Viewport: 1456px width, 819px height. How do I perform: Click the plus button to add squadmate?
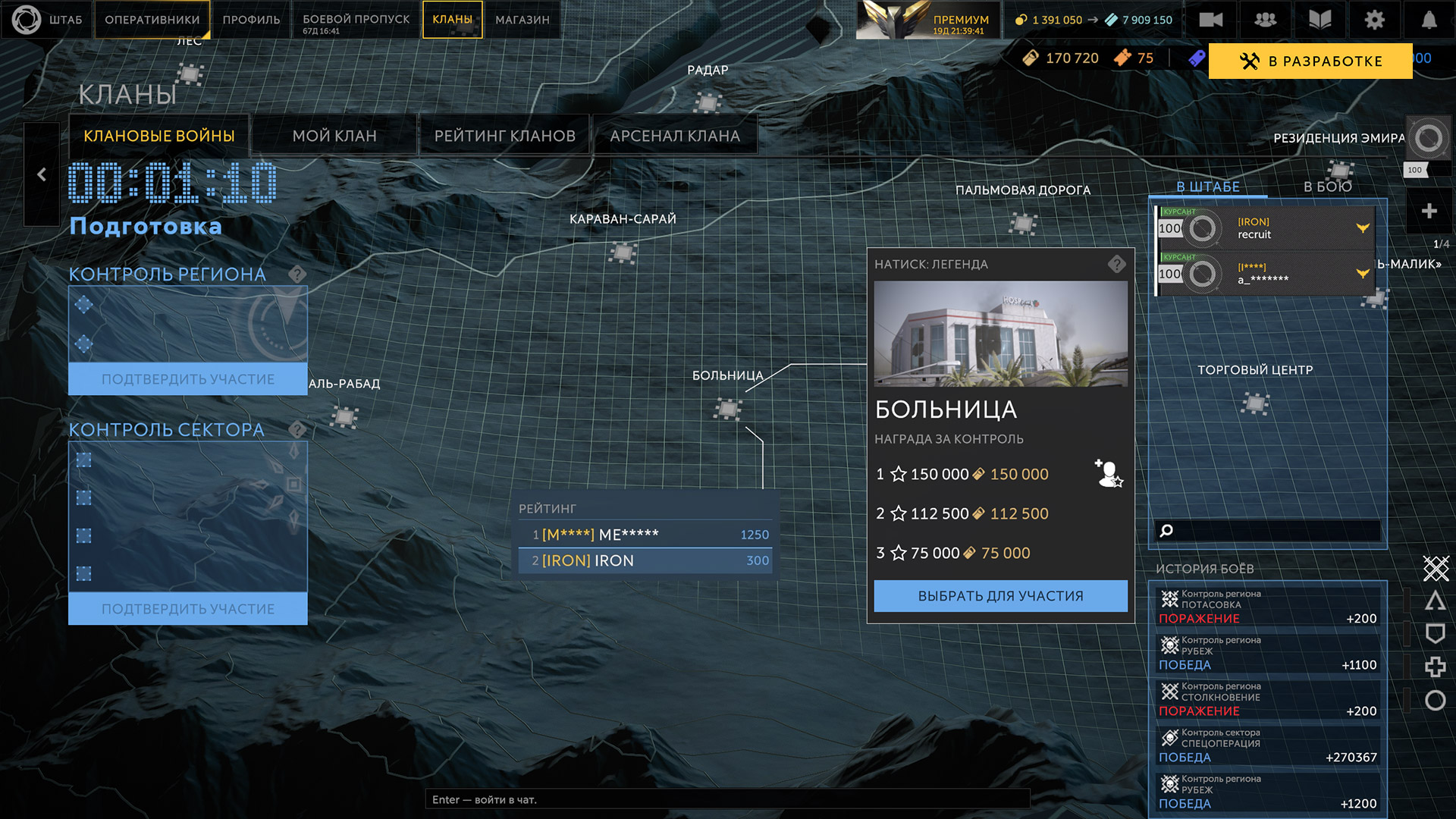point(1429,211)
